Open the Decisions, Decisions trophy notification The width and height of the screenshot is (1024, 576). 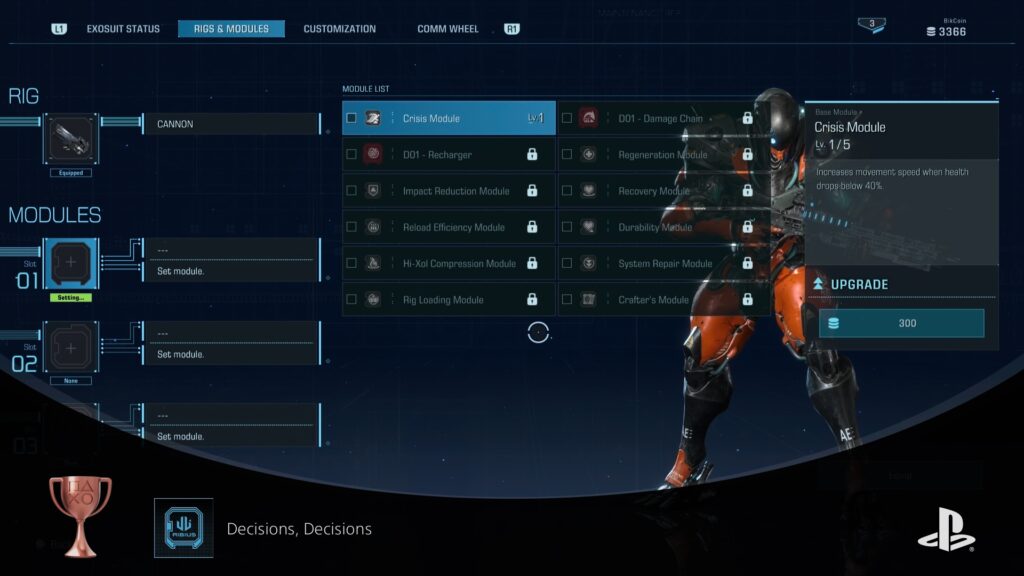[x=299, y=529]
